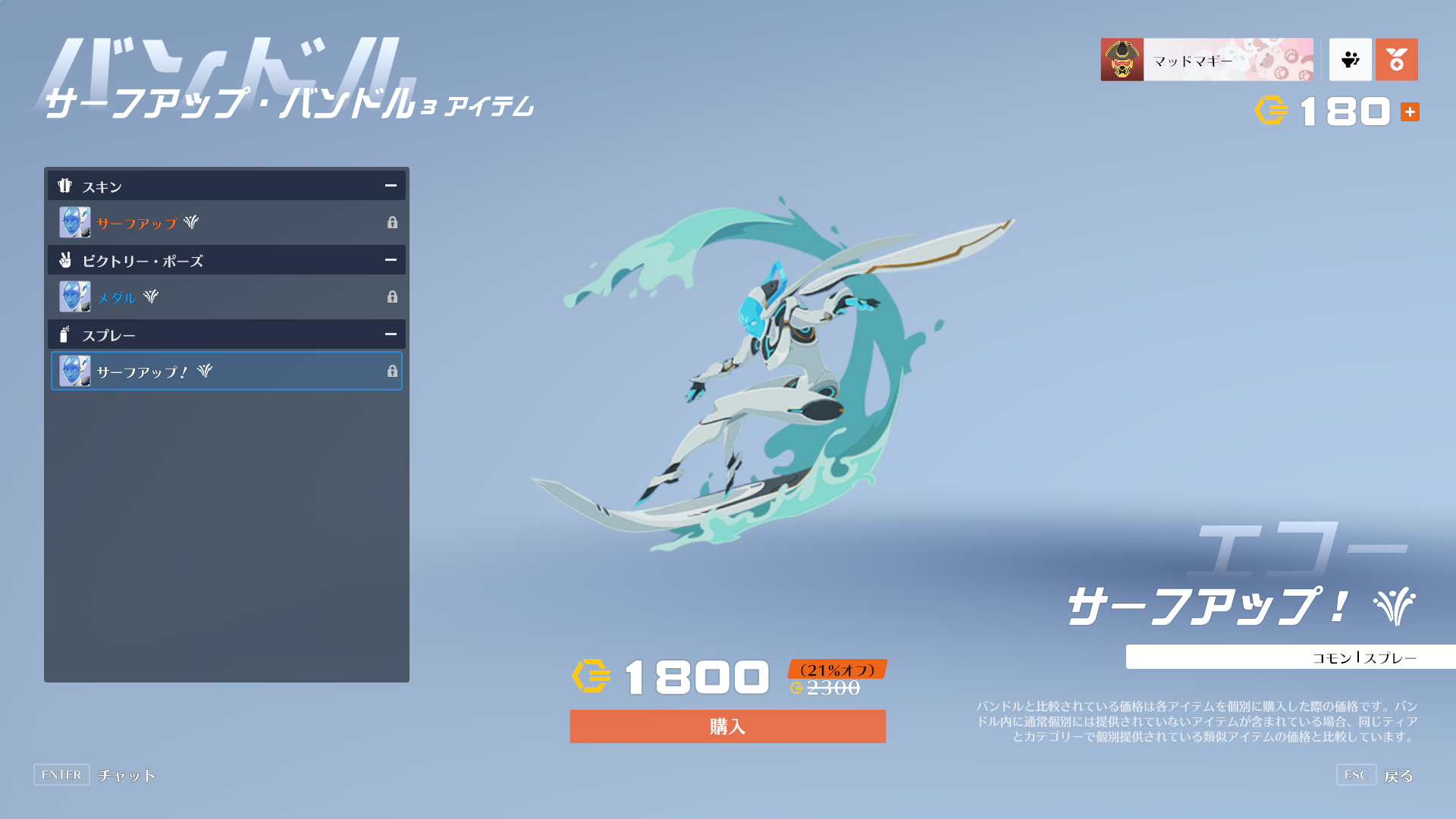Collapse the ビクトリー・ポーズ category header

point(391,260)
